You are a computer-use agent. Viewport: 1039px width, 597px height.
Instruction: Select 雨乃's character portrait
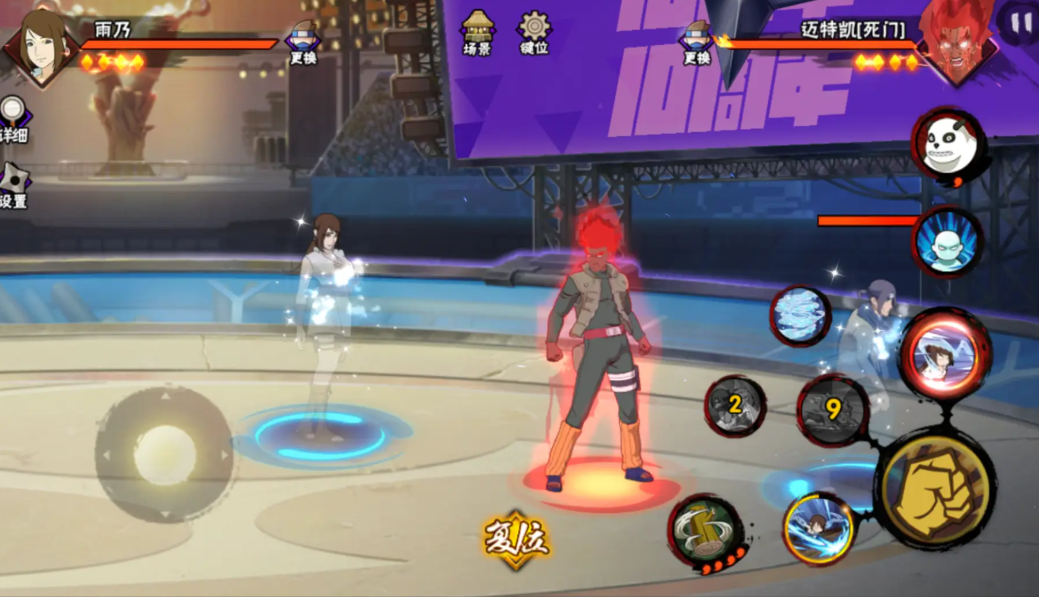tap(38, 44)
